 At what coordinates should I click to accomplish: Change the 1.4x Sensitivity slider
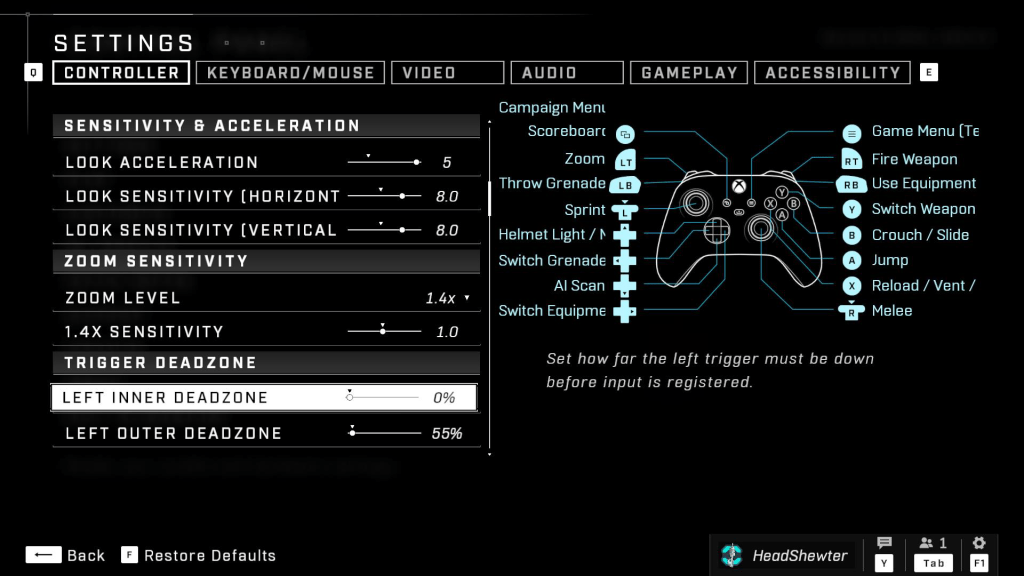pyautogui.click(x=384, y=331)
